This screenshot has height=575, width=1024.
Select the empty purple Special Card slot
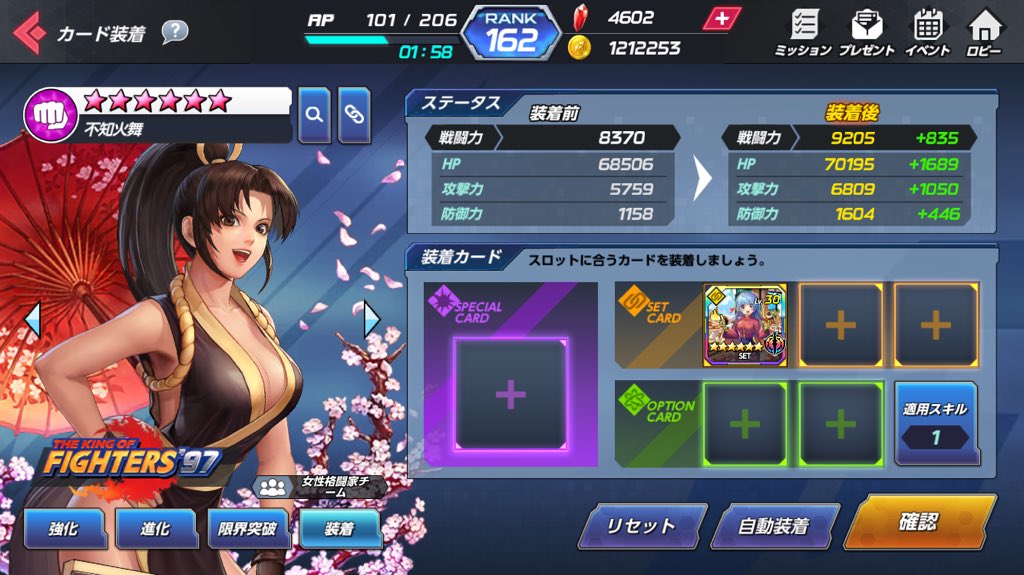[x=510, y=394]
